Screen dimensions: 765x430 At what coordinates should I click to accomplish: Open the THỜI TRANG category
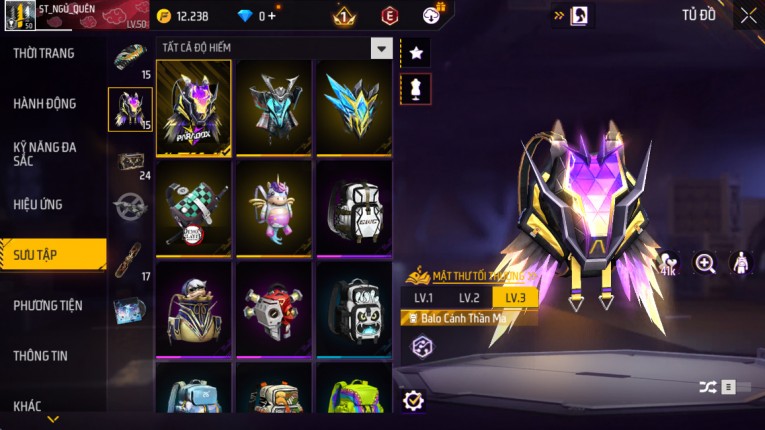click(44, 53)
